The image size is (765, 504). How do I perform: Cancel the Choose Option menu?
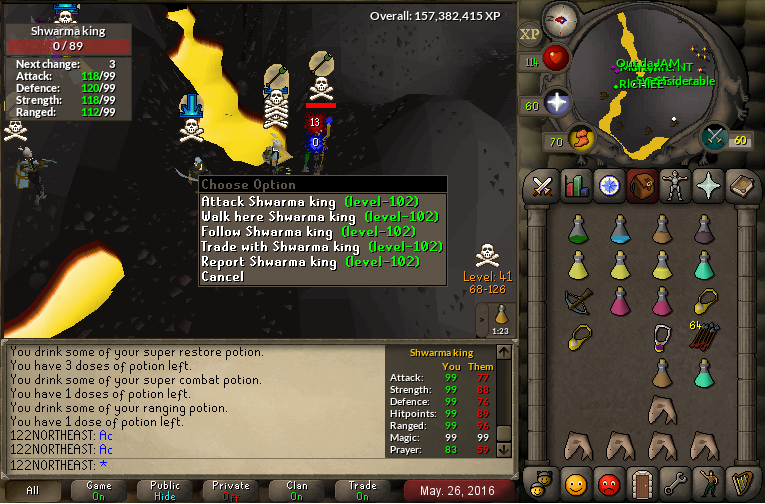click(222, 276)
